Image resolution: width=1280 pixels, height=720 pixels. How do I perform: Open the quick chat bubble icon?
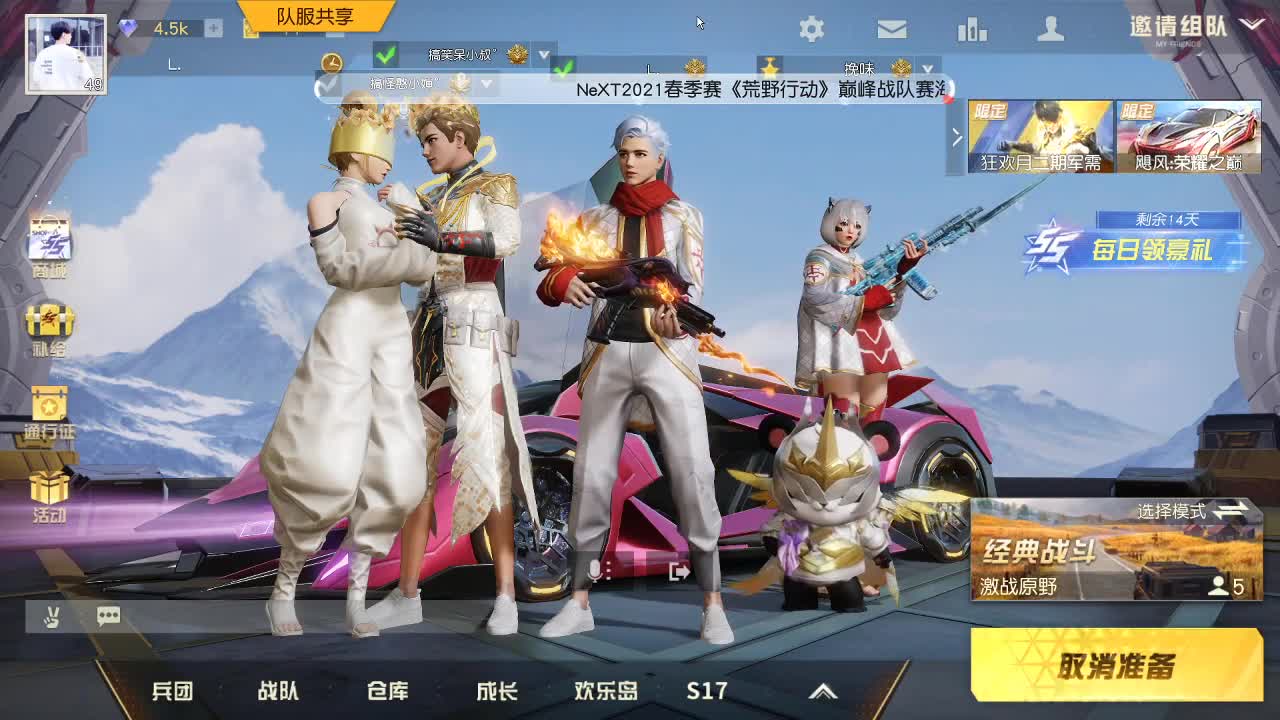[108, 616]
